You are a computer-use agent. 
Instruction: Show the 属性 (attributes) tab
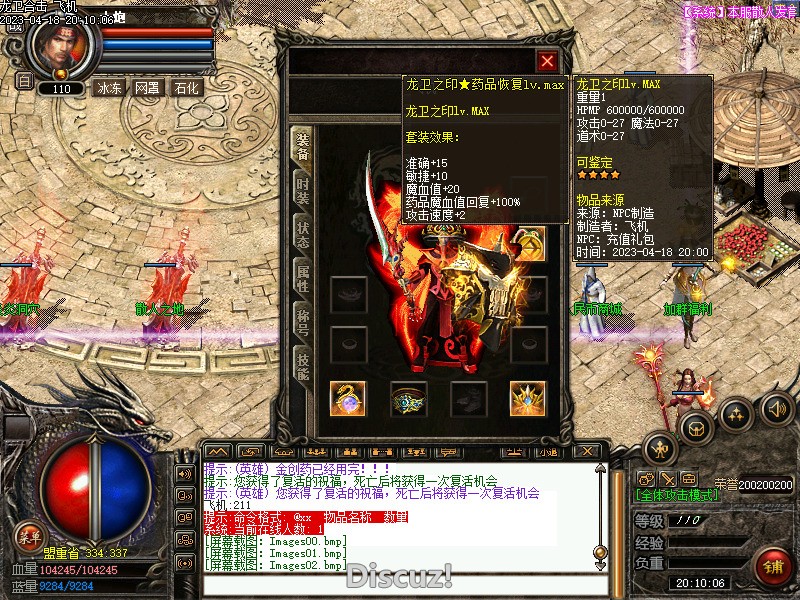click(x=302, y=276)
